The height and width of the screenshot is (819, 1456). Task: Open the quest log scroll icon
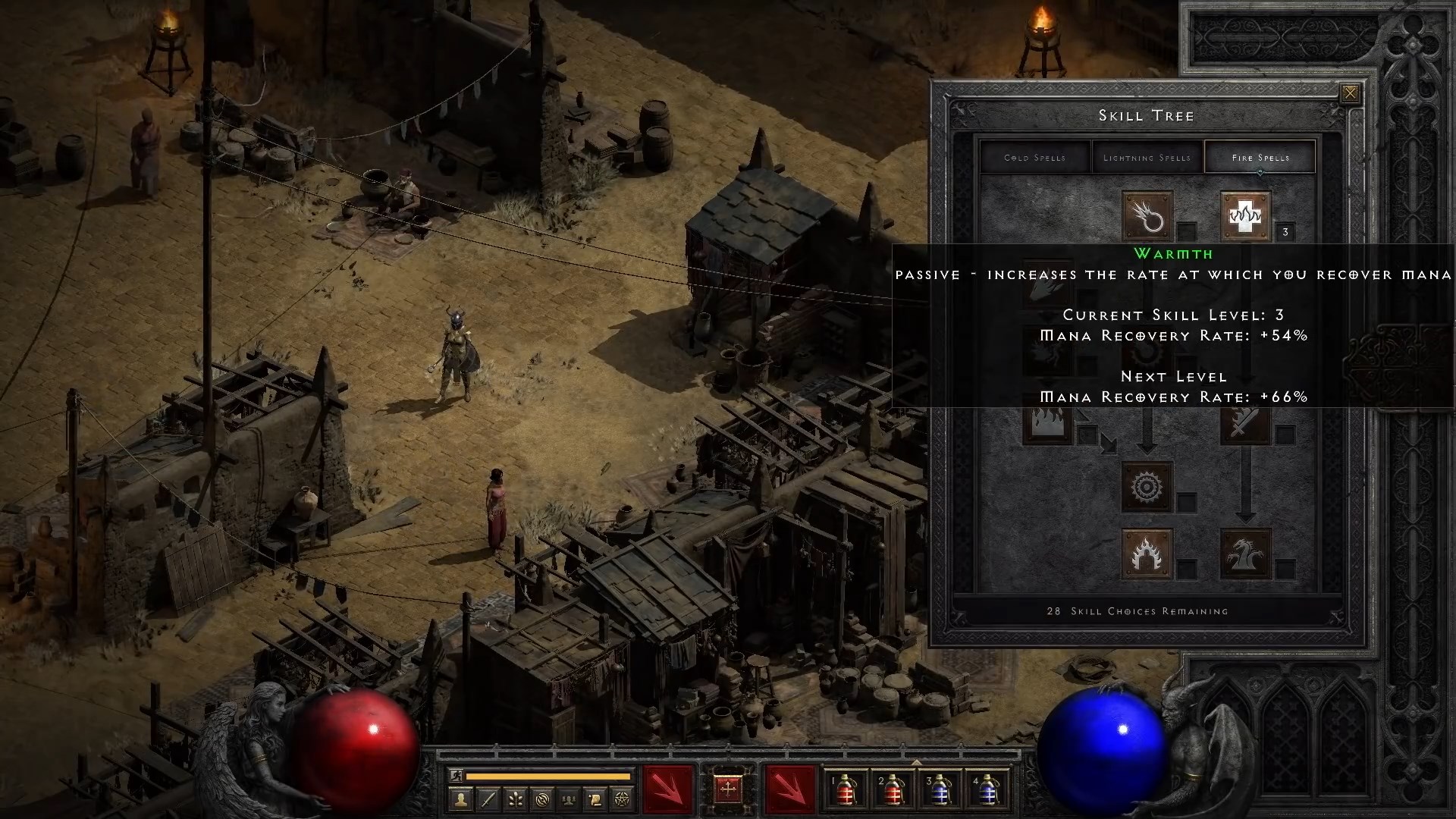pyautogui.click(x=595, y=799)
